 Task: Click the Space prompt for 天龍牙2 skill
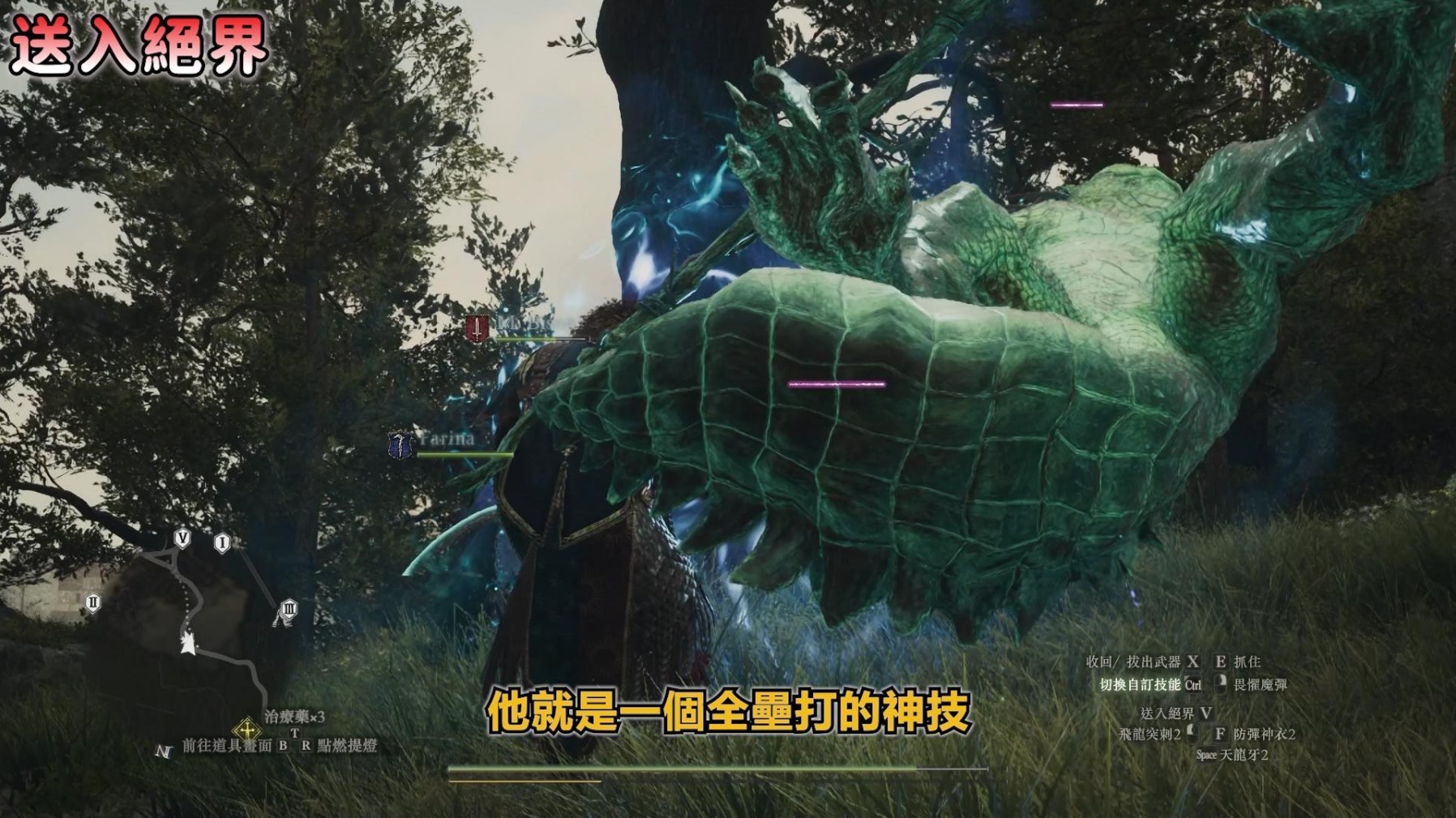click(x=1206, y=754)
